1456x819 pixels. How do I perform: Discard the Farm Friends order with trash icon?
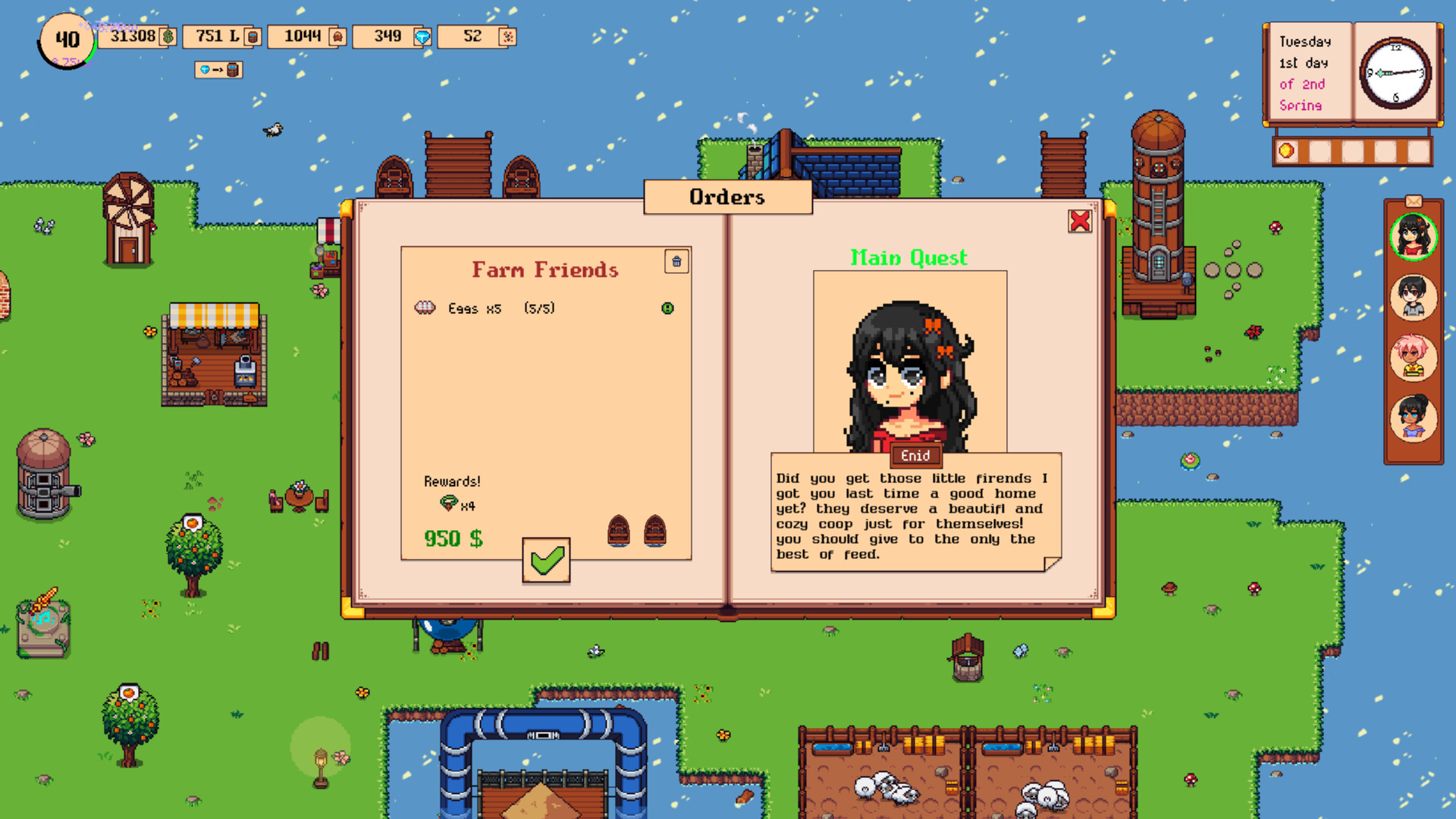676,262
